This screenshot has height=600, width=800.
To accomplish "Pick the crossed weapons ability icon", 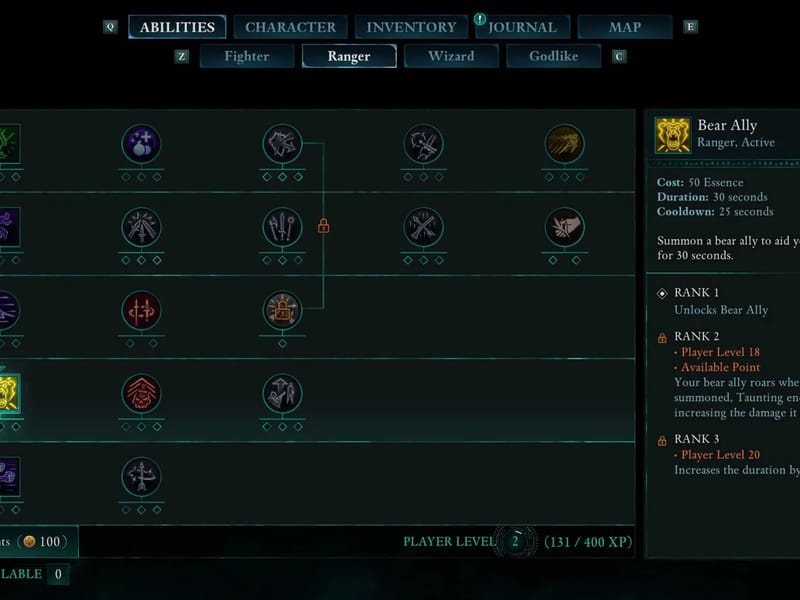I will (x=424, y=228).
